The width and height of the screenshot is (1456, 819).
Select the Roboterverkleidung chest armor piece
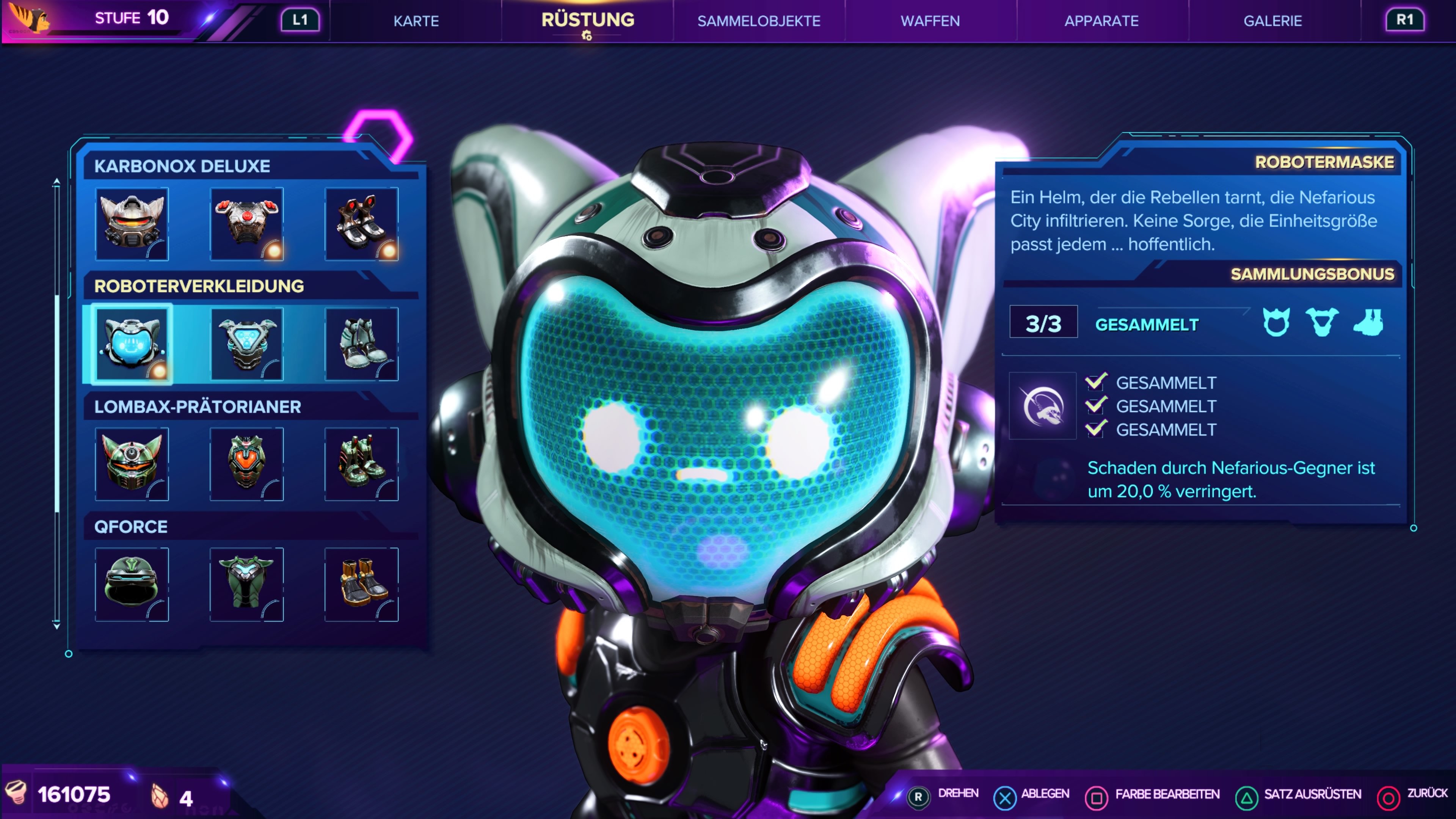pyautogui.click(x=247, y=345)
